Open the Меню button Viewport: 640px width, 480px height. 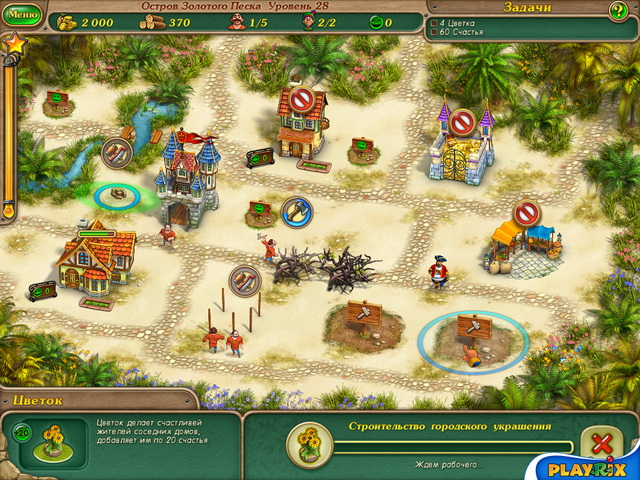[x=24, y=15]
